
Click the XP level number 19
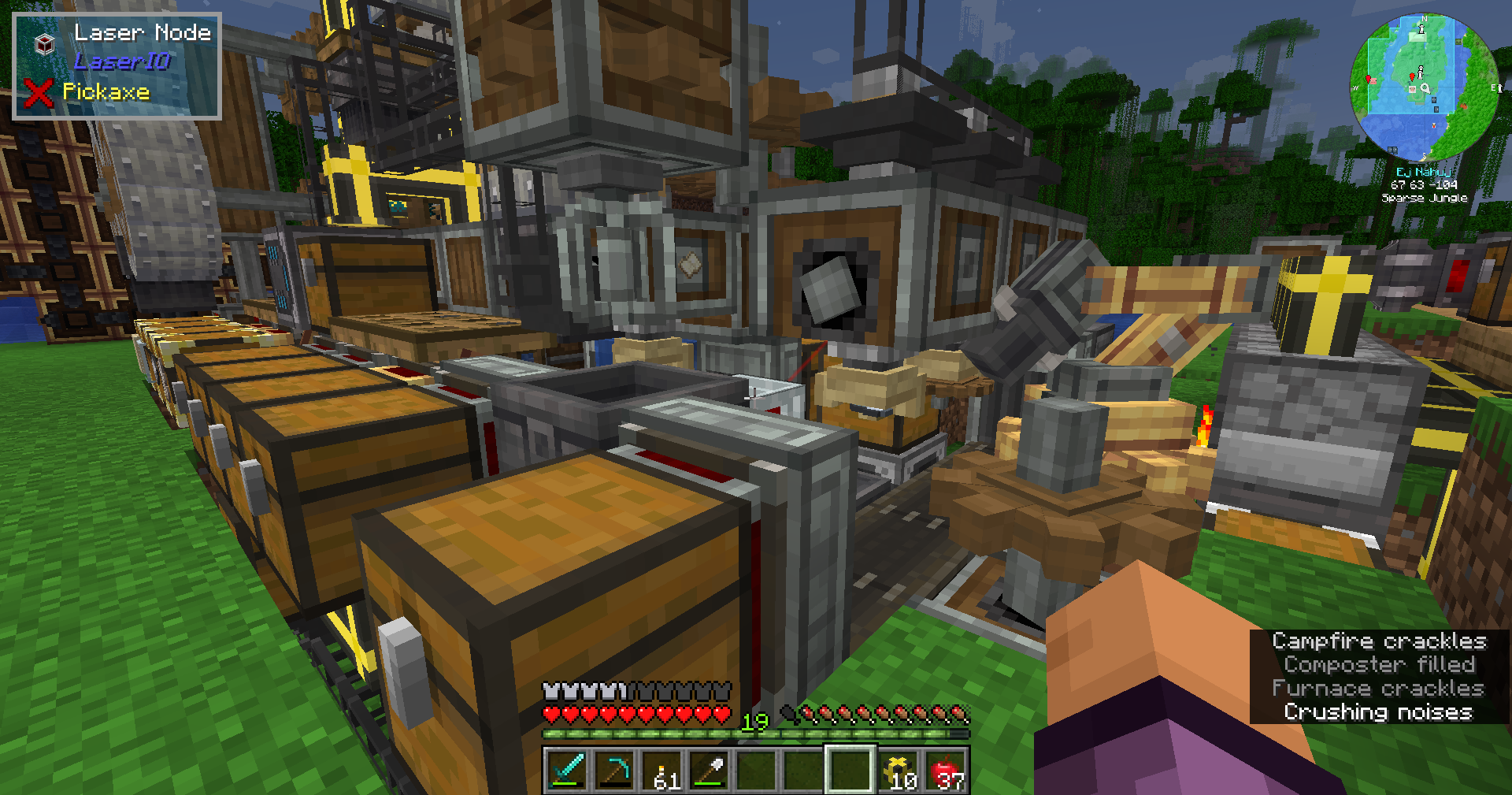[754, 722]
